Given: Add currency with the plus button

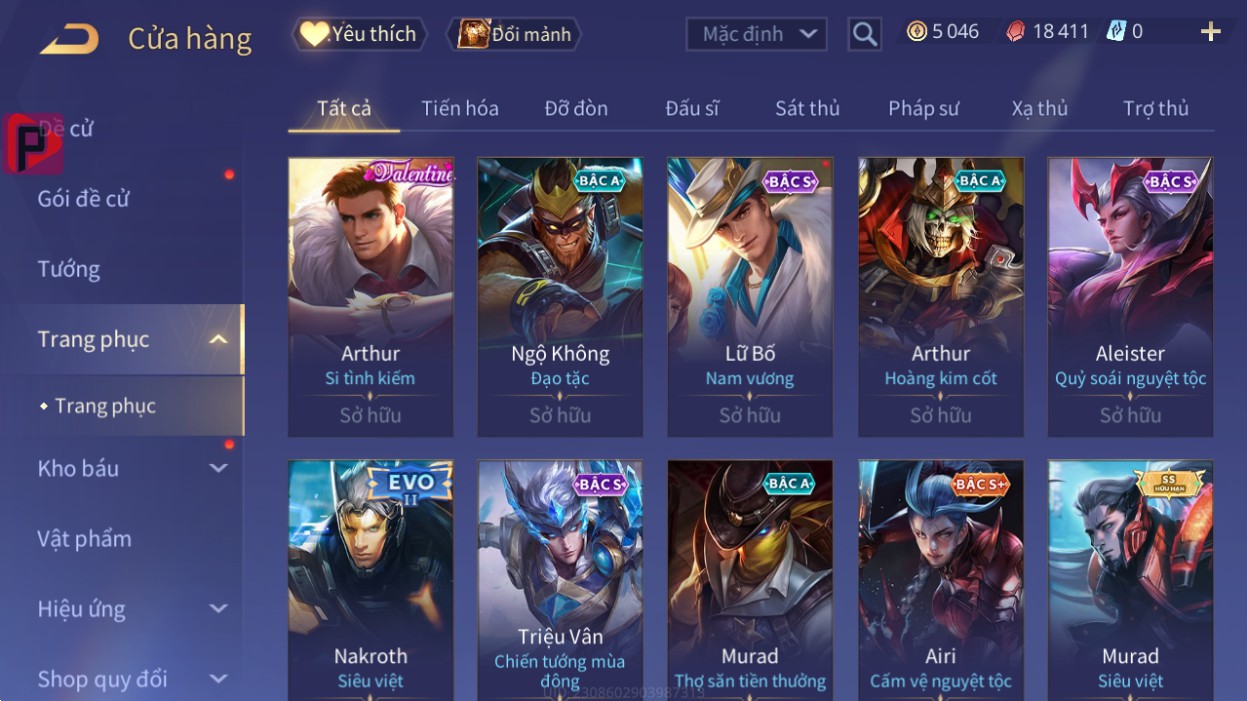Looking at the screenshot, I should point(1210,32).
